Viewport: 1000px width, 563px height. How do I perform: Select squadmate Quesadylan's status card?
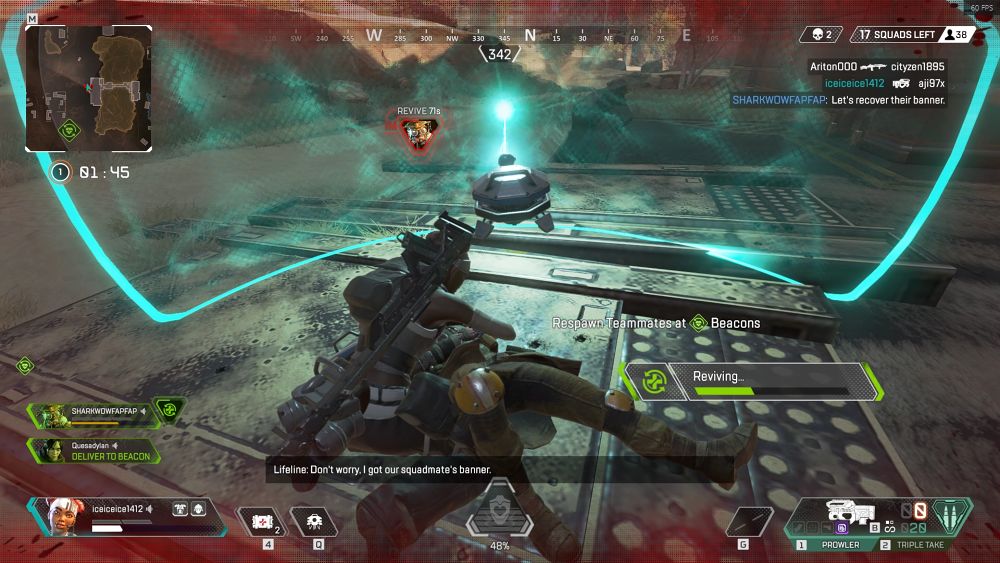click(x=95, y=451)
